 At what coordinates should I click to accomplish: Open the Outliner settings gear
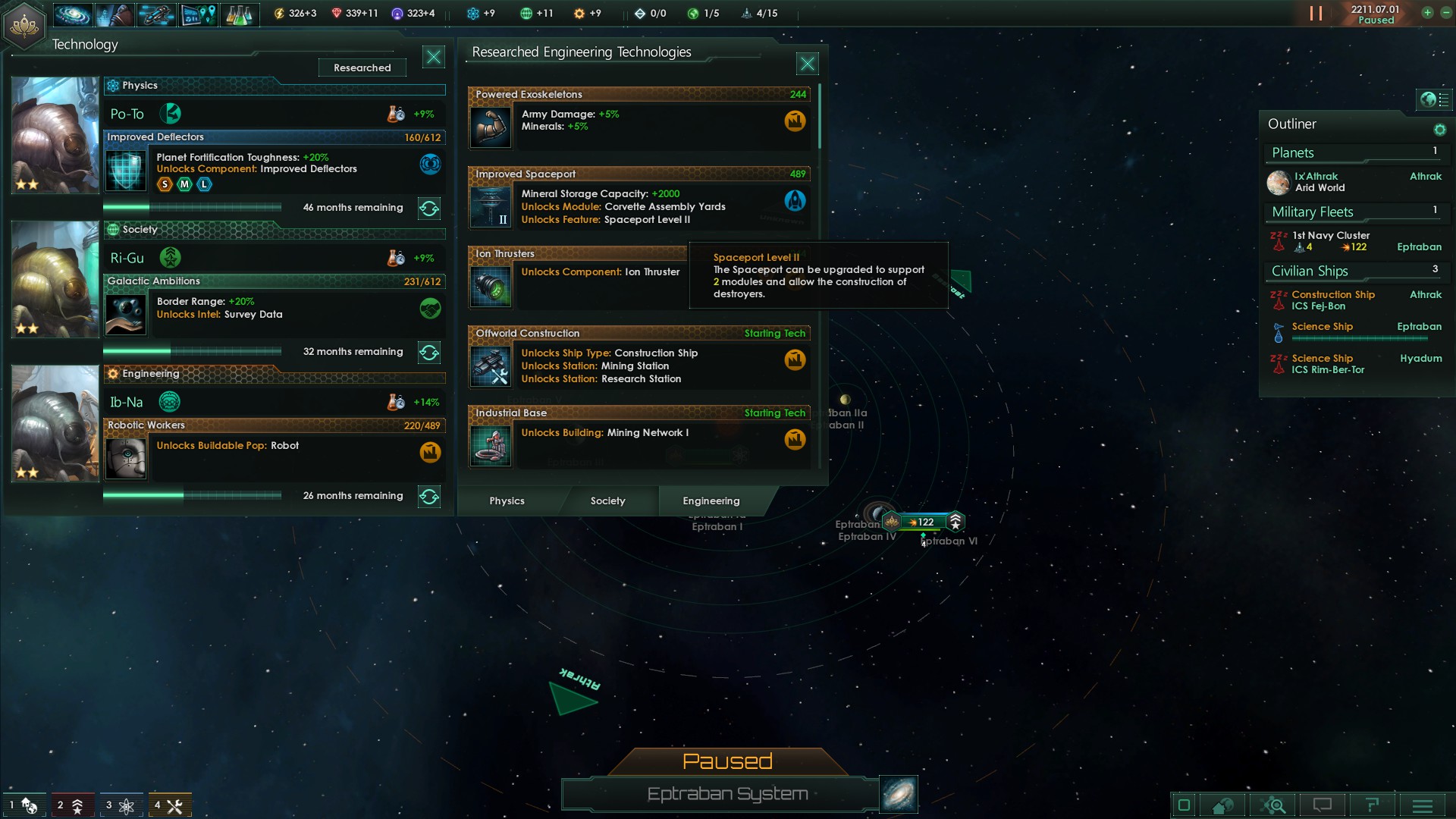(x=1439, y=130)
